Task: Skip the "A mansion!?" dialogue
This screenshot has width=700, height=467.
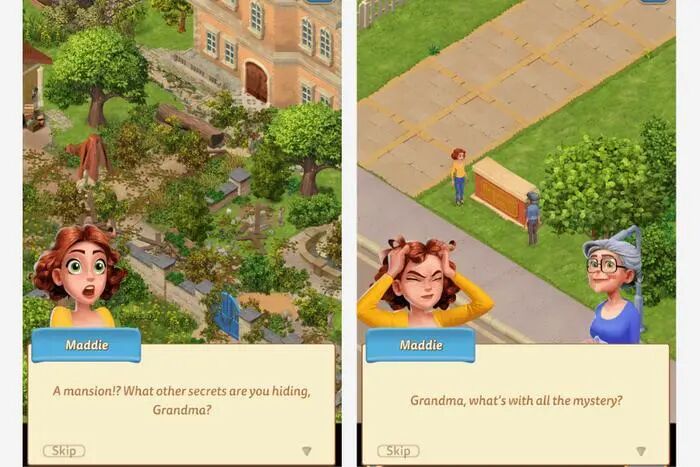Action: (x=64, y=451)
